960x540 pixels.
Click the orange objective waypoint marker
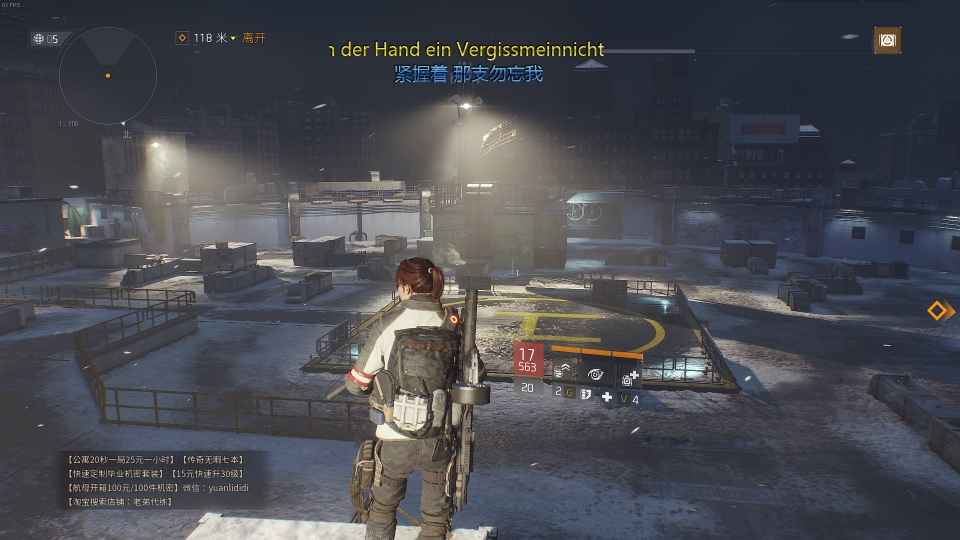tap(937, 310)
